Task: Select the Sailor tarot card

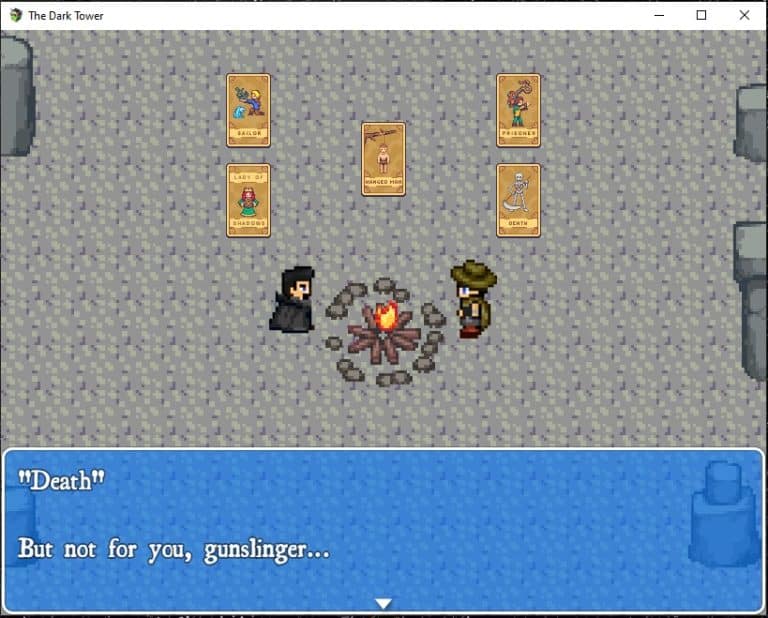Action: pos(248,110)
